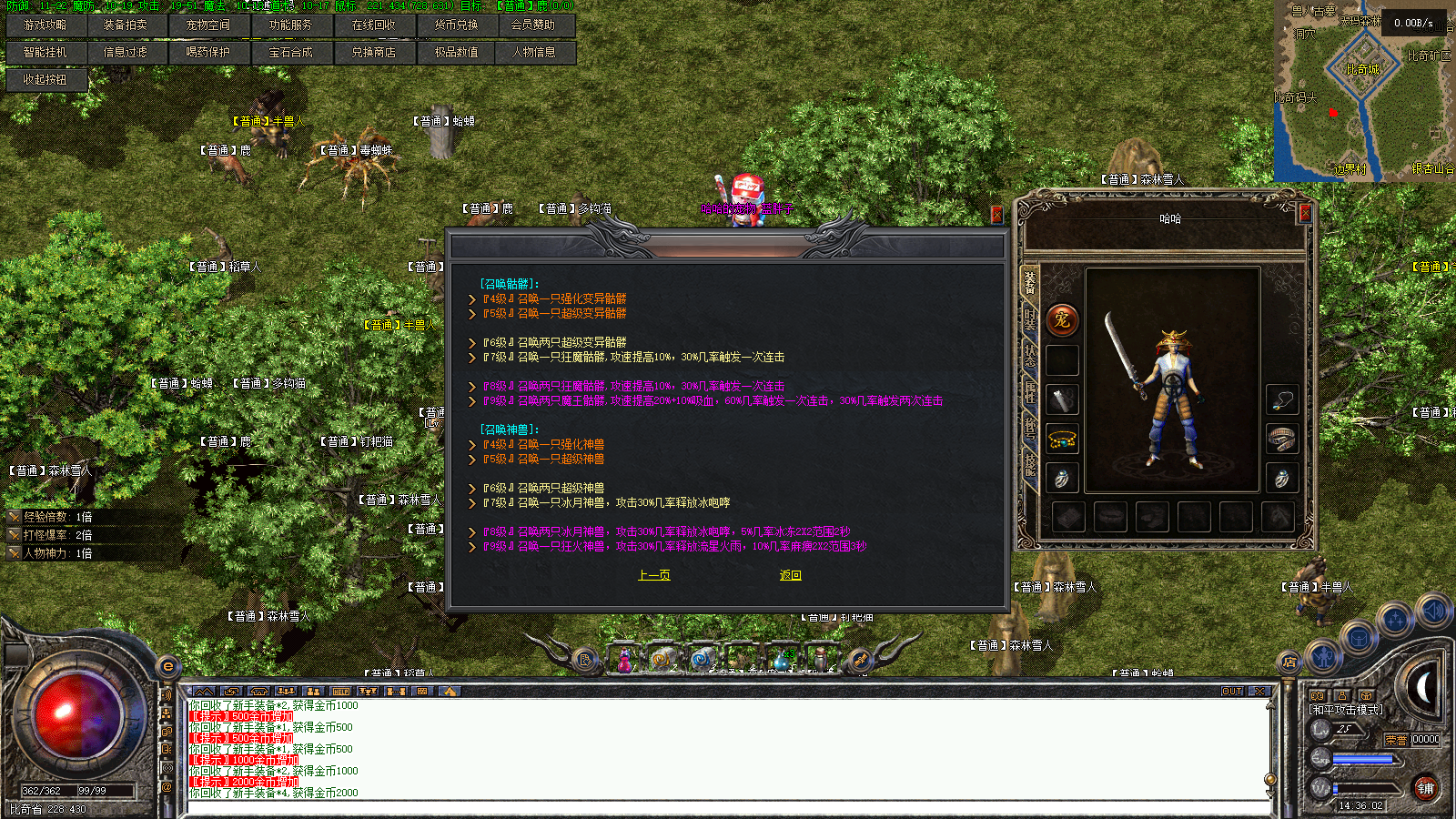Select the equipped necklace slot

tap(1281, 399)
